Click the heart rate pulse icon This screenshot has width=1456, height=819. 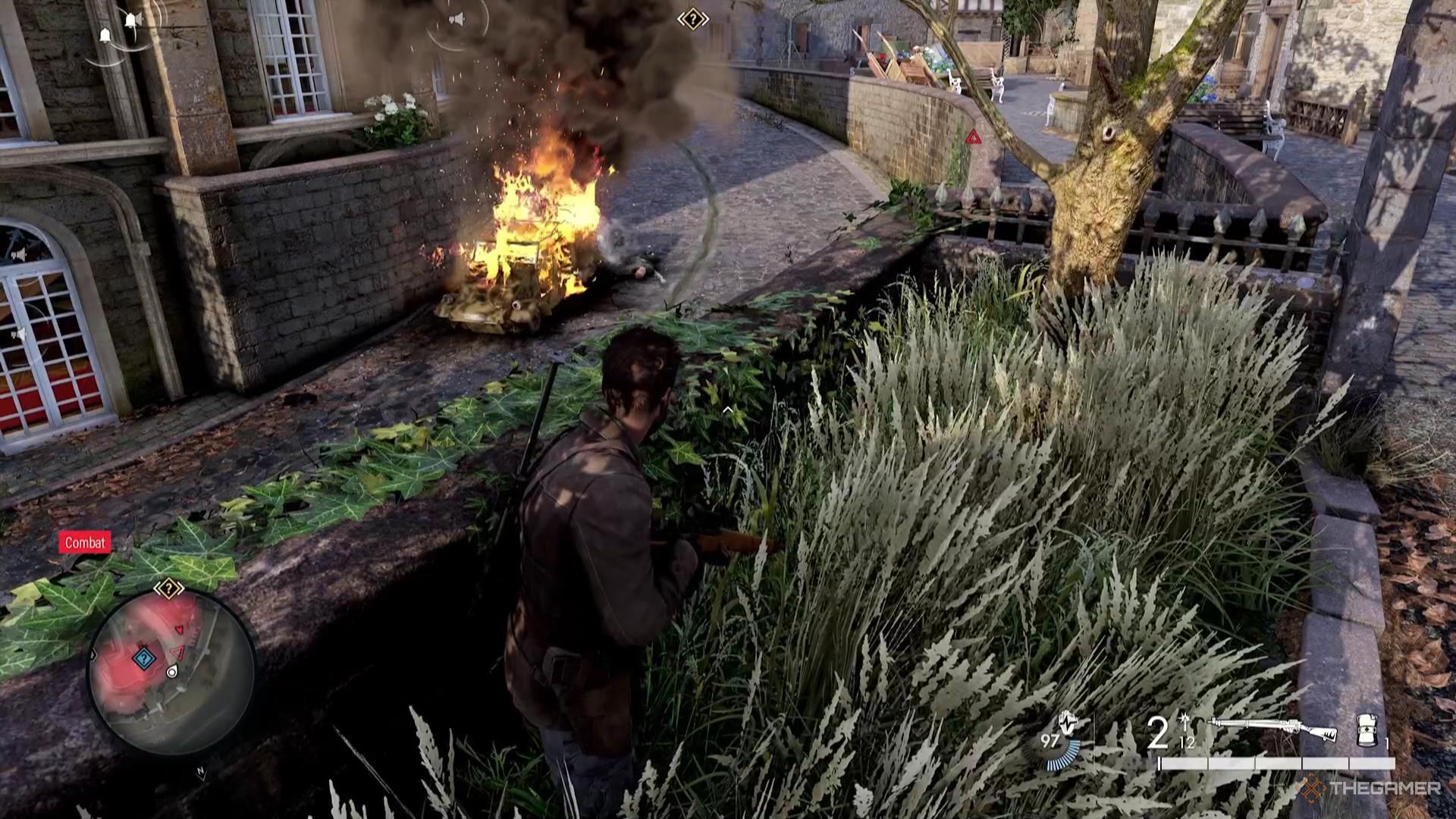(1068, 722)
